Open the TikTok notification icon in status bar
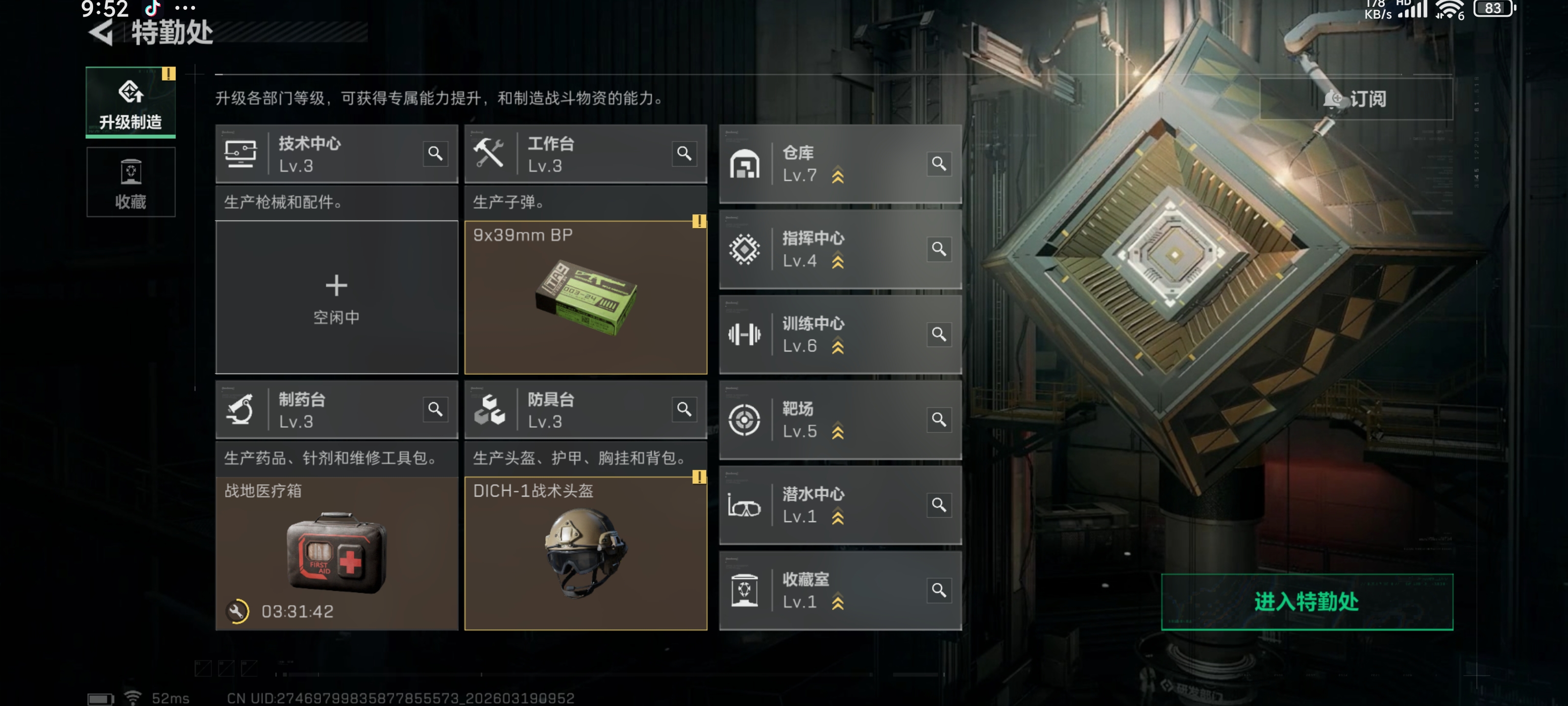The height and width of the screenshot is (706, 1568). (x=152, y=8)
